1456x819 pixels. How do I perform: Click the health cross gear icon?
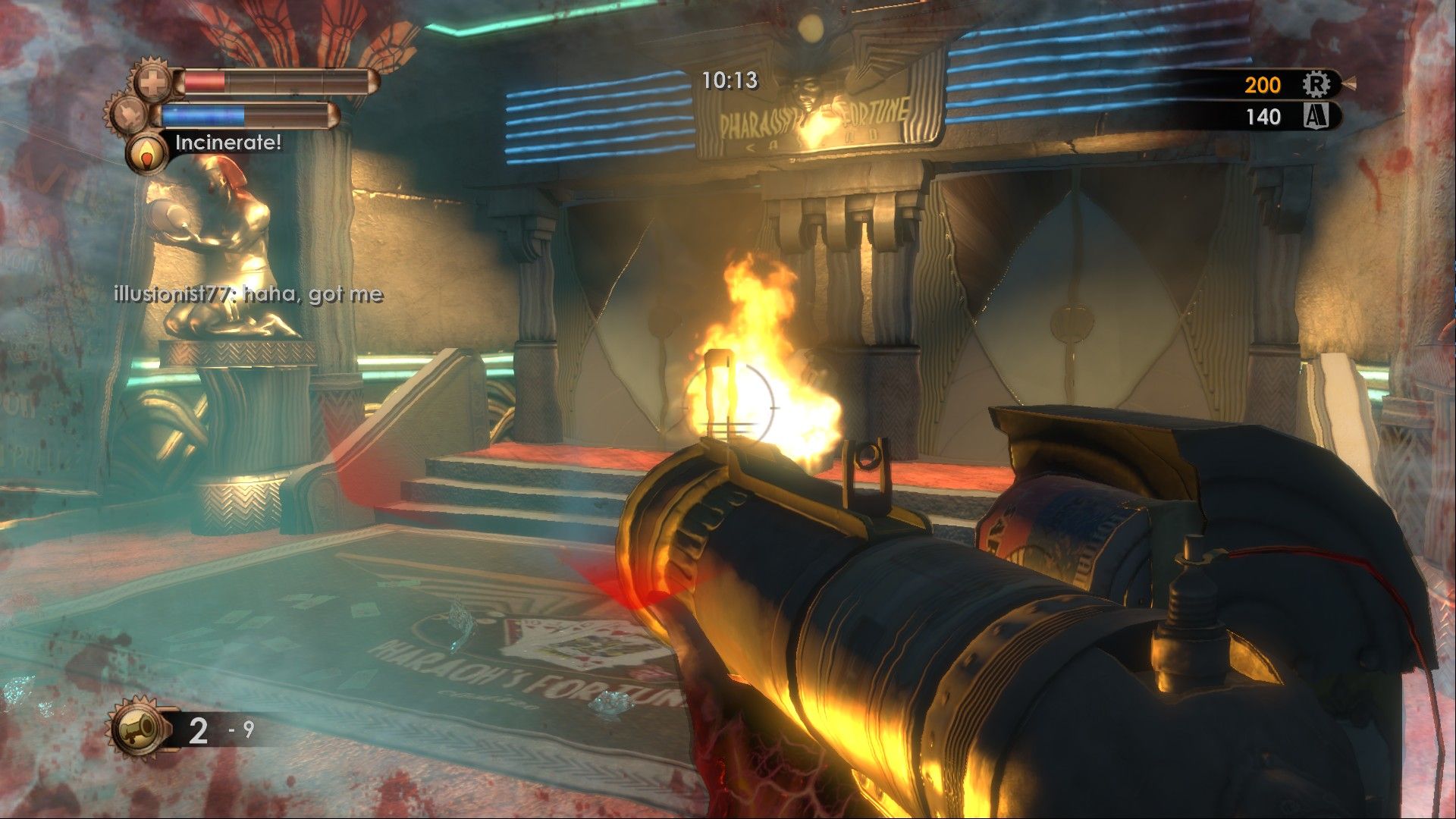154,83
